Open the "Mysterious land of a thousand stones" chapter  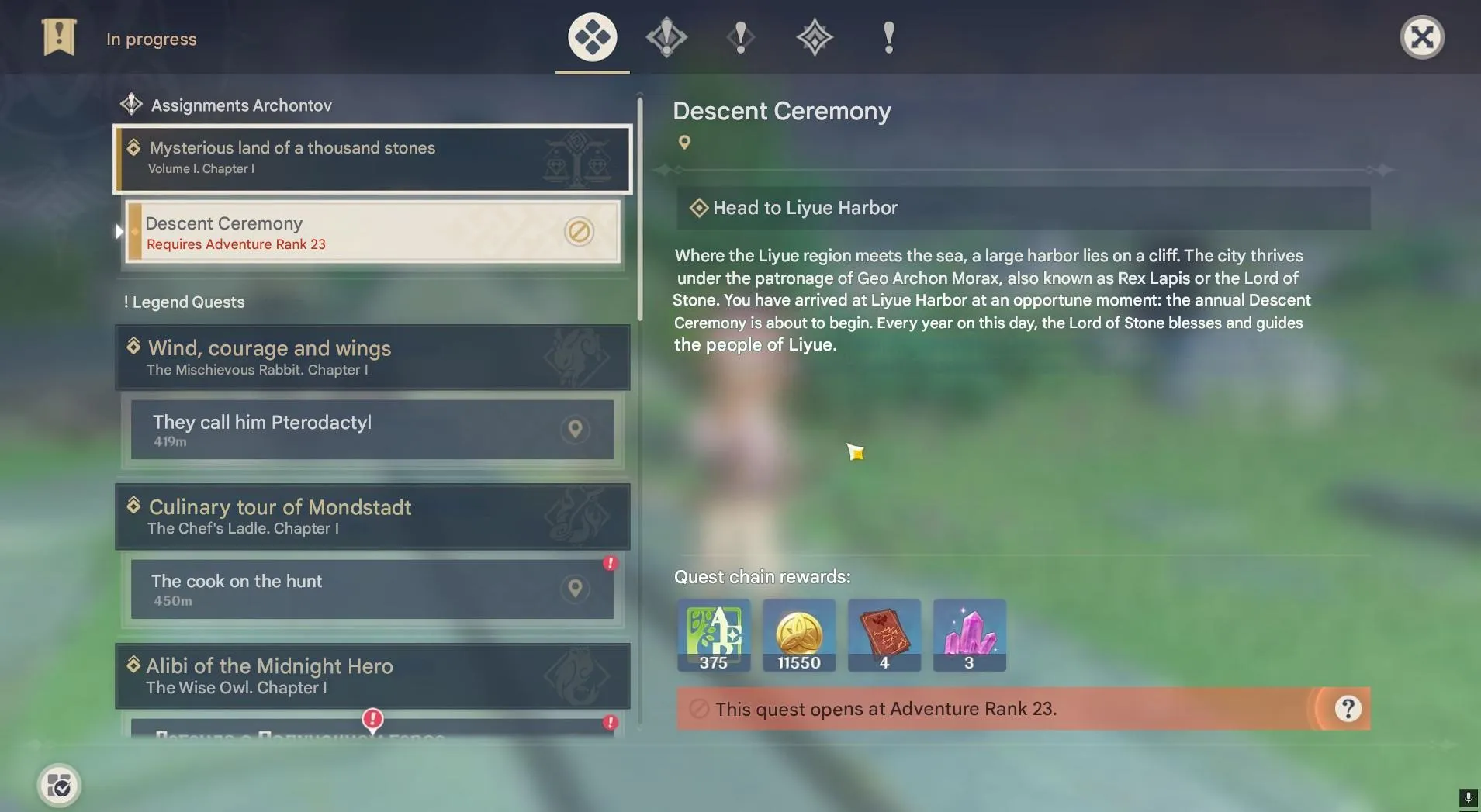372,158
